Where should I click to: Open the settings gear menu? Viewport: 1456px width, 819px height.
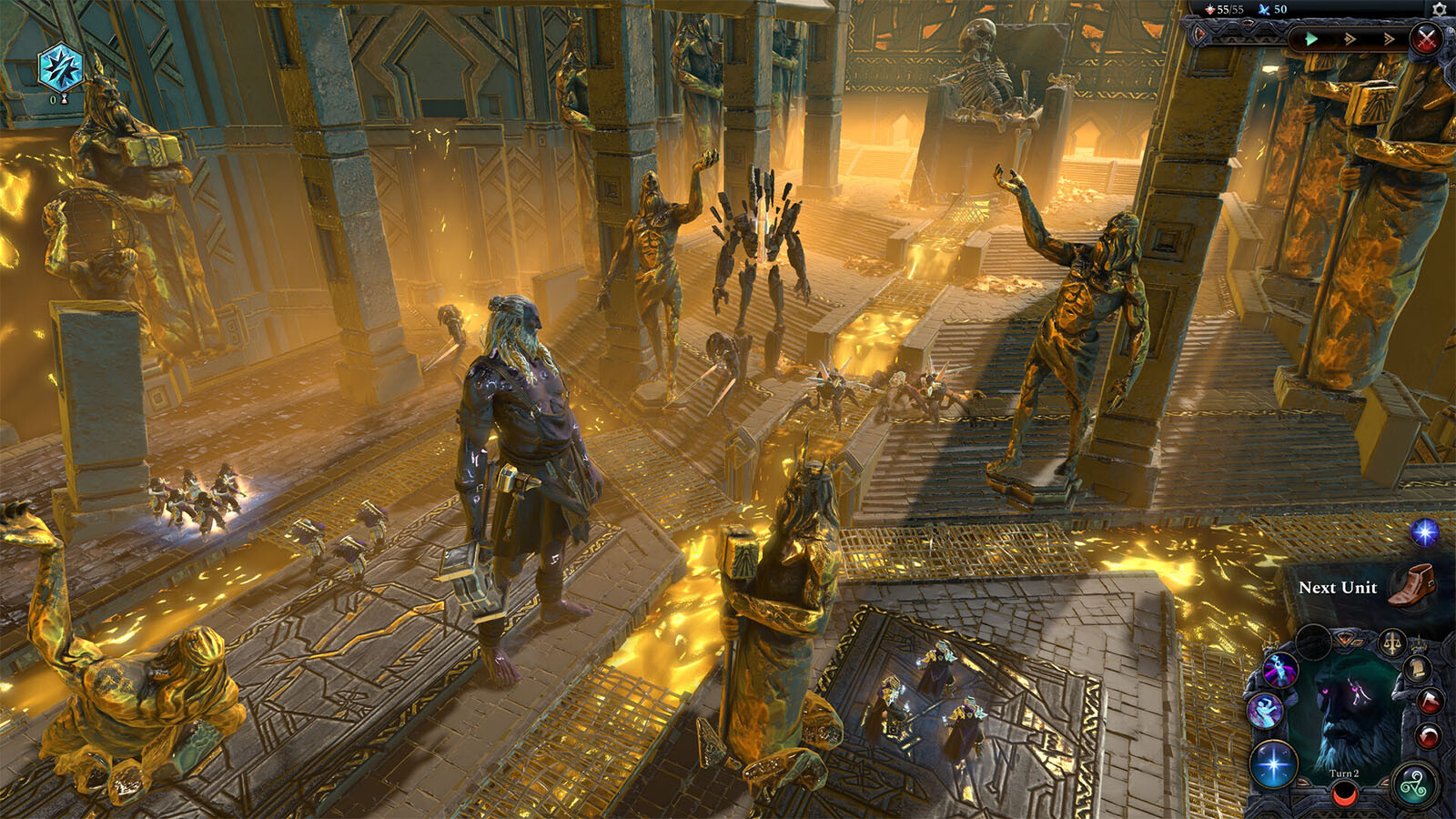[1439, 10]
